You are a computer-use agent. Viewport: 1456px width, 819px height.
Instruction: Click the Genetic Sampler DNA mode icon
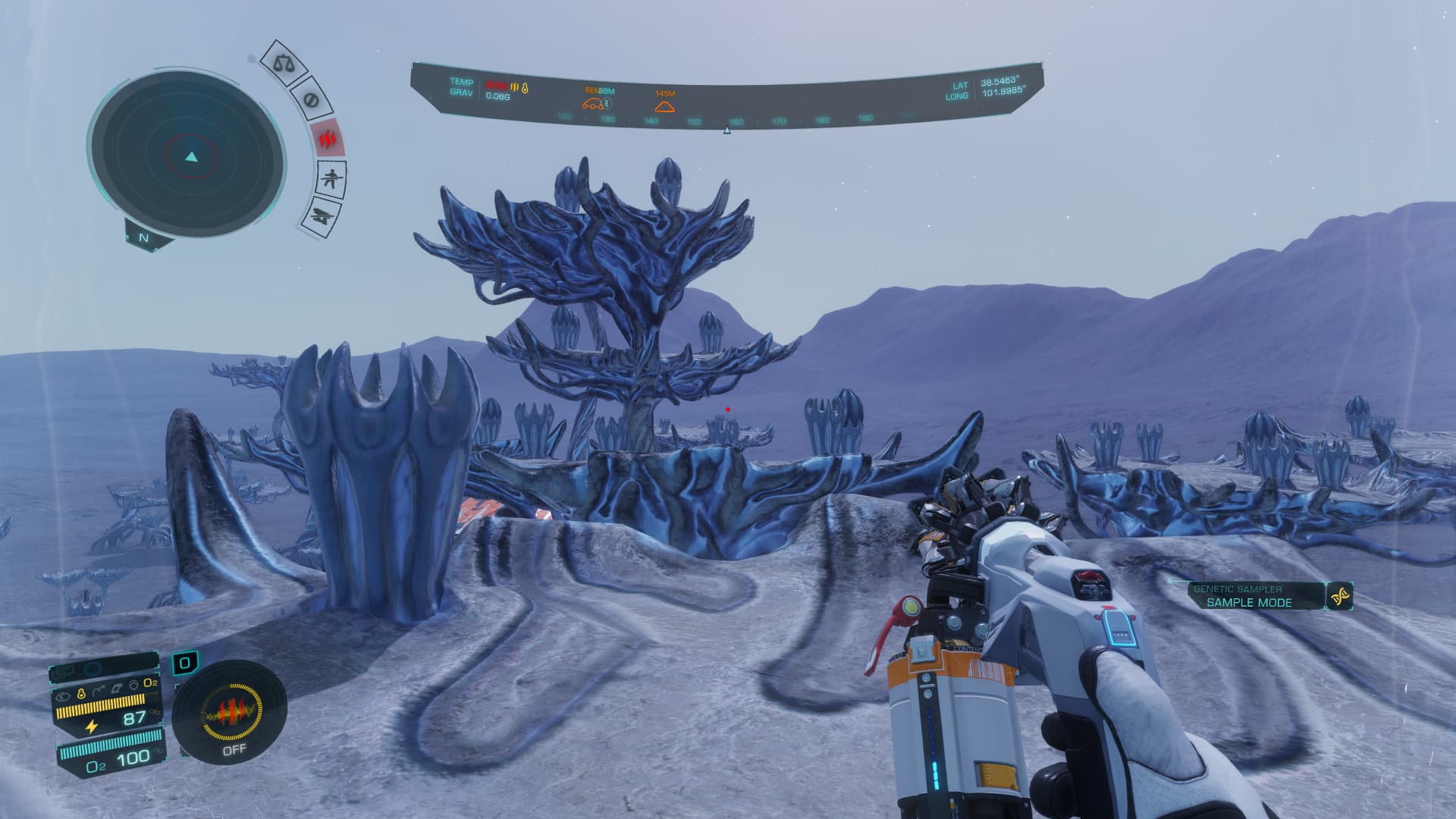(x=1340, y=596)
